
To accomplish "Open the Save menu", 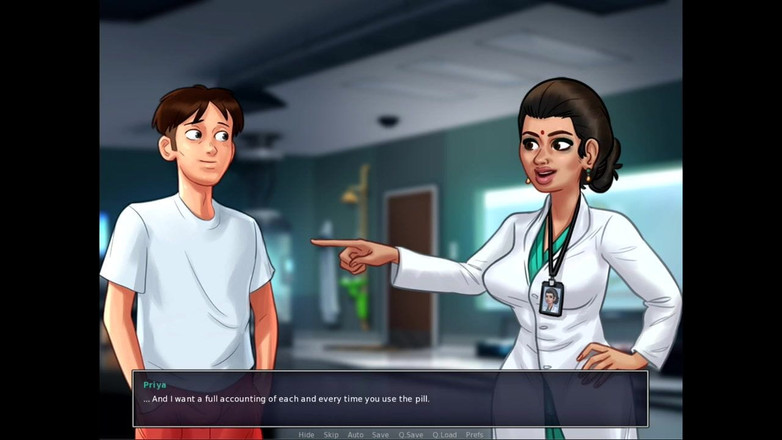I will coord(380,435).
